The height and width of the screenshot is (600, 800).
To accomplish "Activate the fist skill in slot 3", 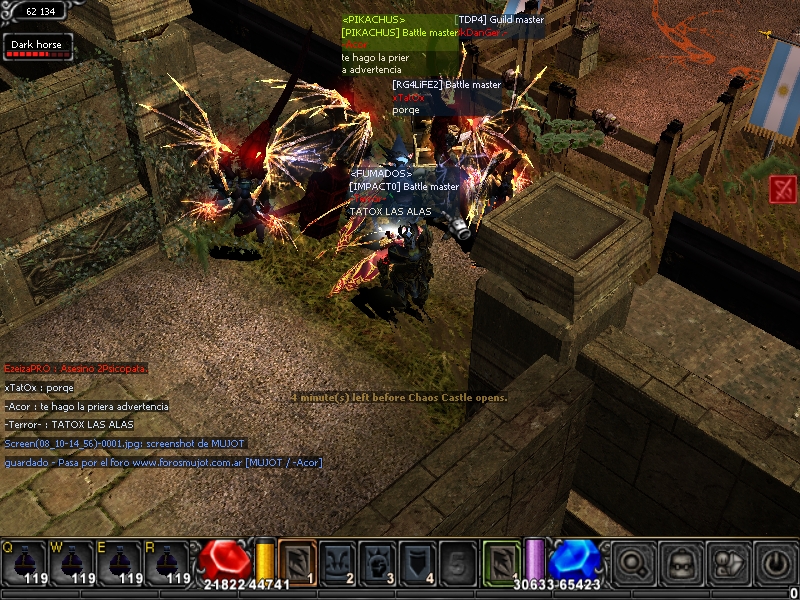I will (378, 562).
